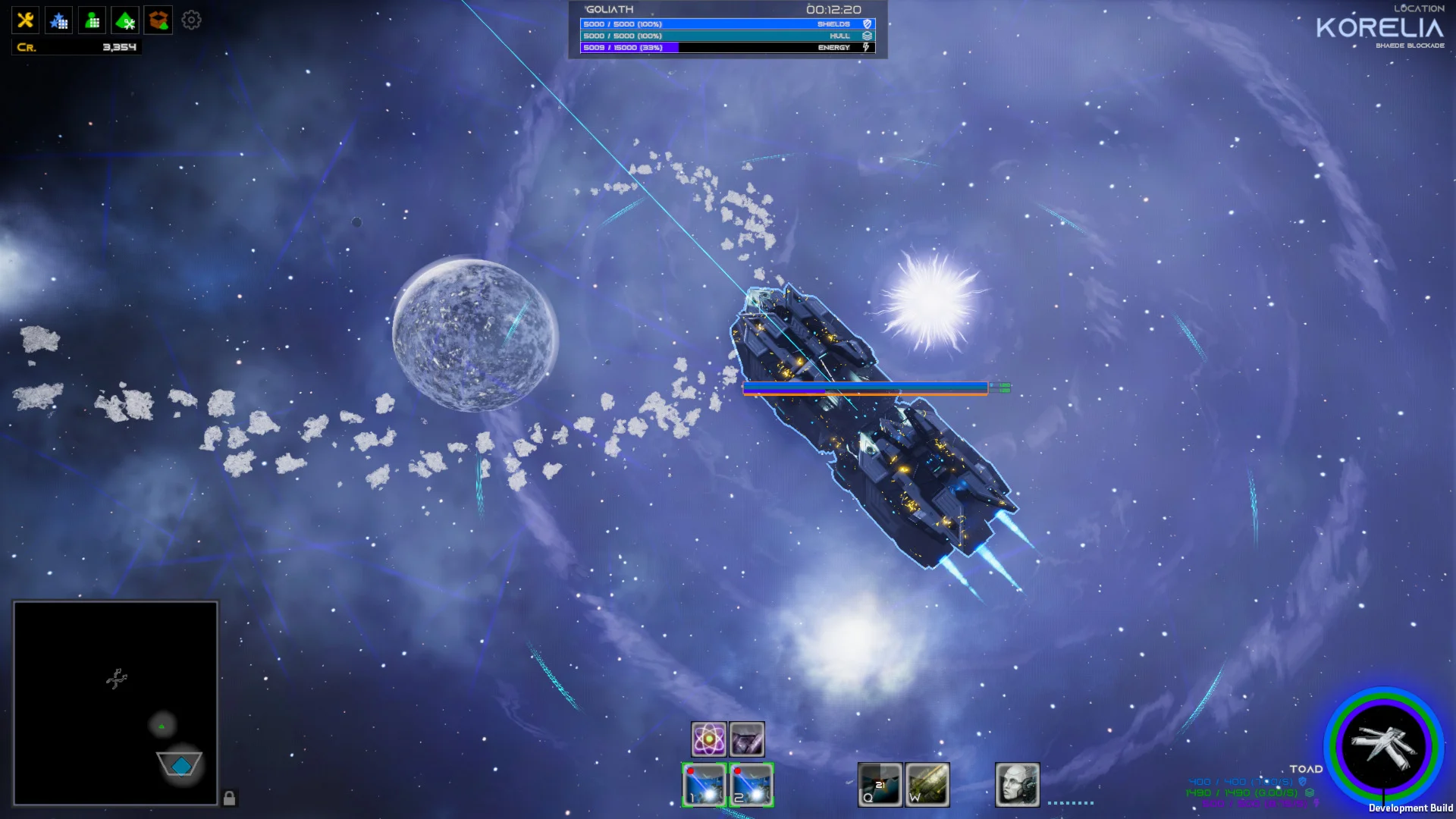
Task: Toggle the minimap padlock icon
Action: click(x=229, y=798)
